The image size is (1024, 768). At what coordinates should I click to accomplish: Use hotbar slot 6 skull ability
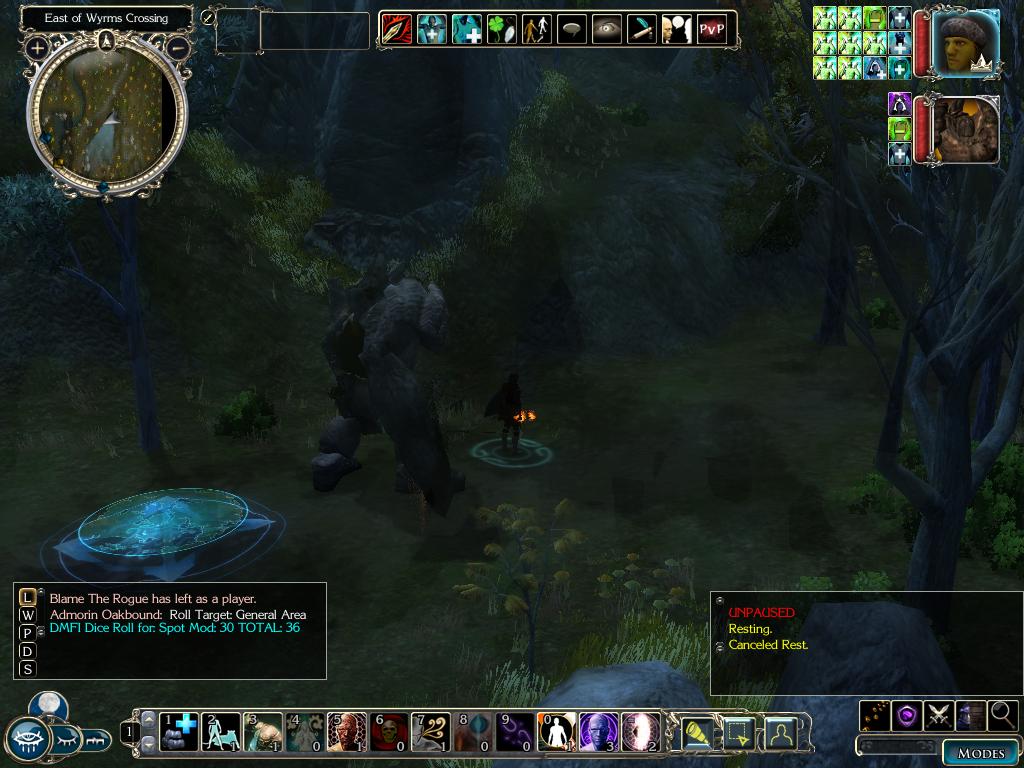(390, 732)
